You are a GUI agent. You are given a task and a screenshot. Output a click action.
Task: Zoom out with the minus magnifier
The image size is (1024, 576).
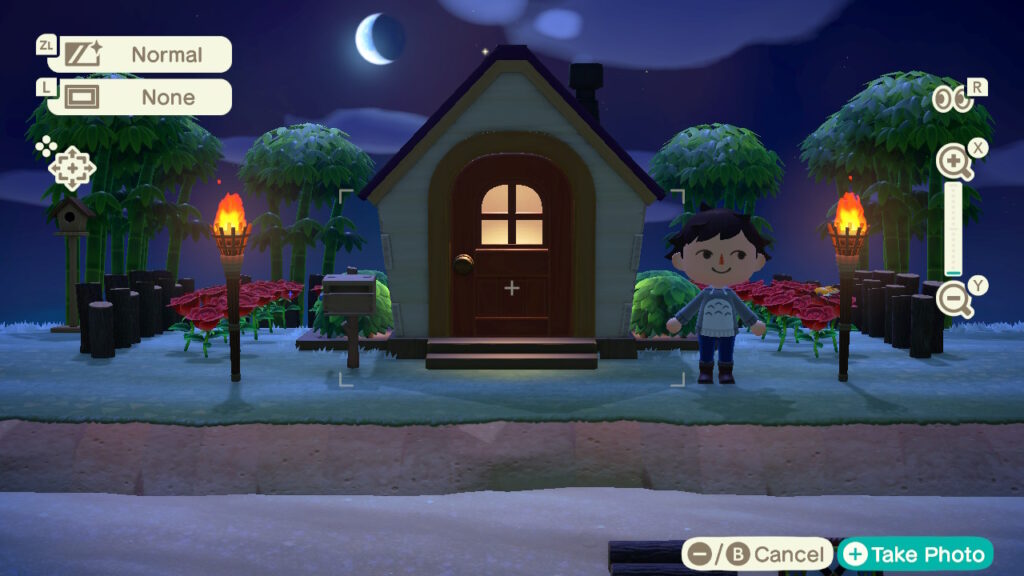point(954,298)
